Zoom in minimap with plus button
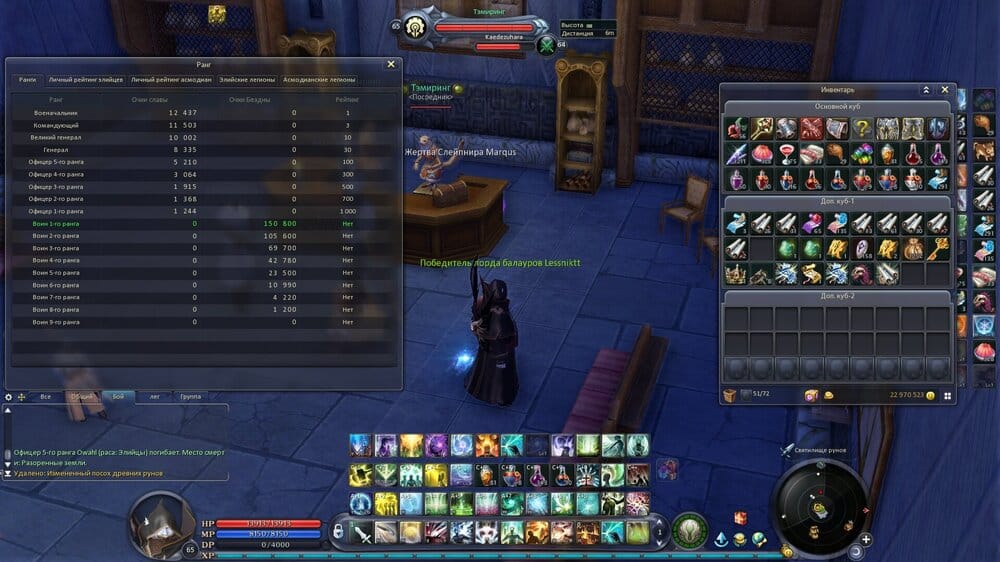The width and height of the screenshot is (1000, 562). (x=866, y=539)
